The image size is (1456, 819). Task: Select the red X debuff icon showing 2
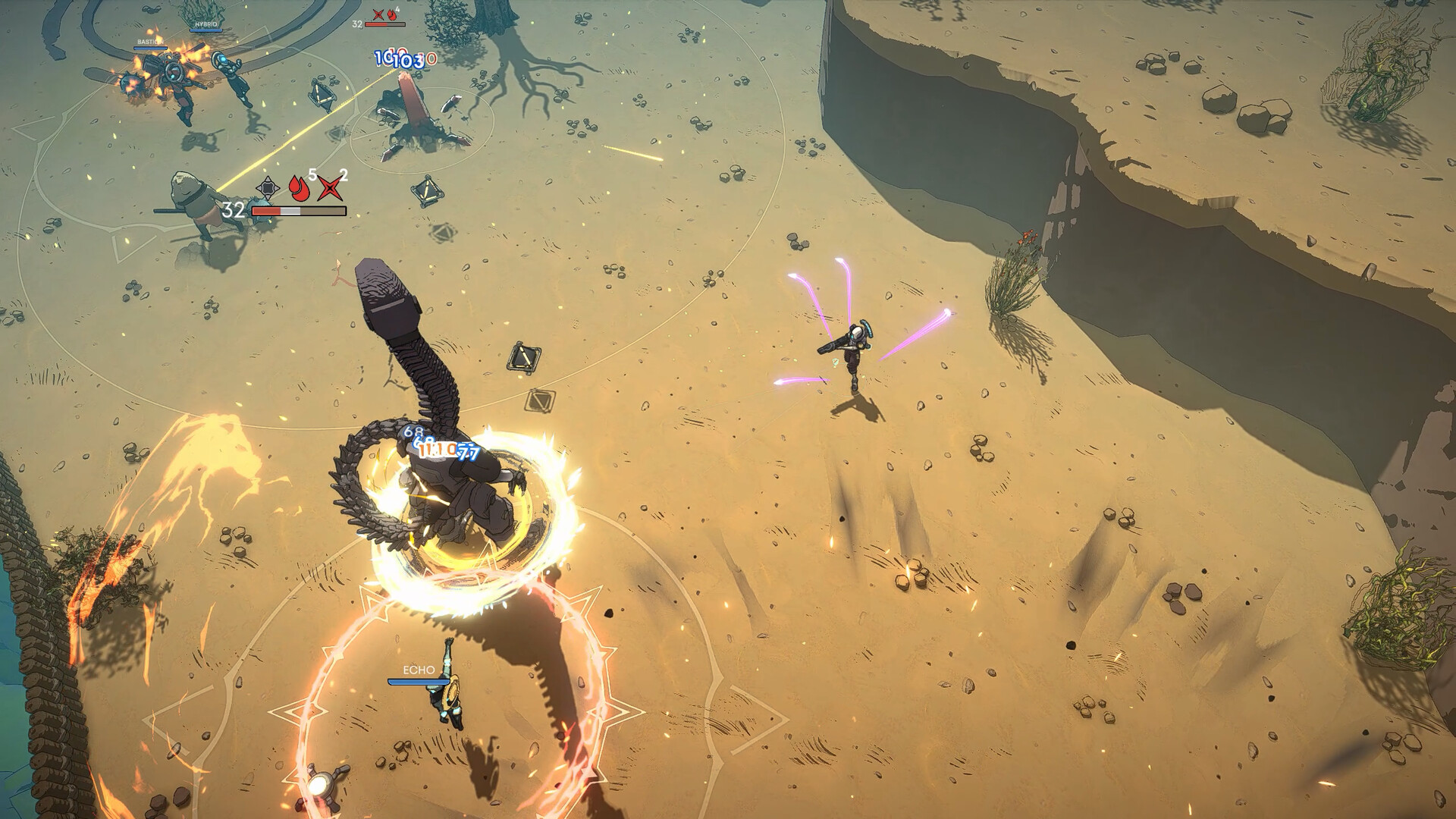[331, 189]
